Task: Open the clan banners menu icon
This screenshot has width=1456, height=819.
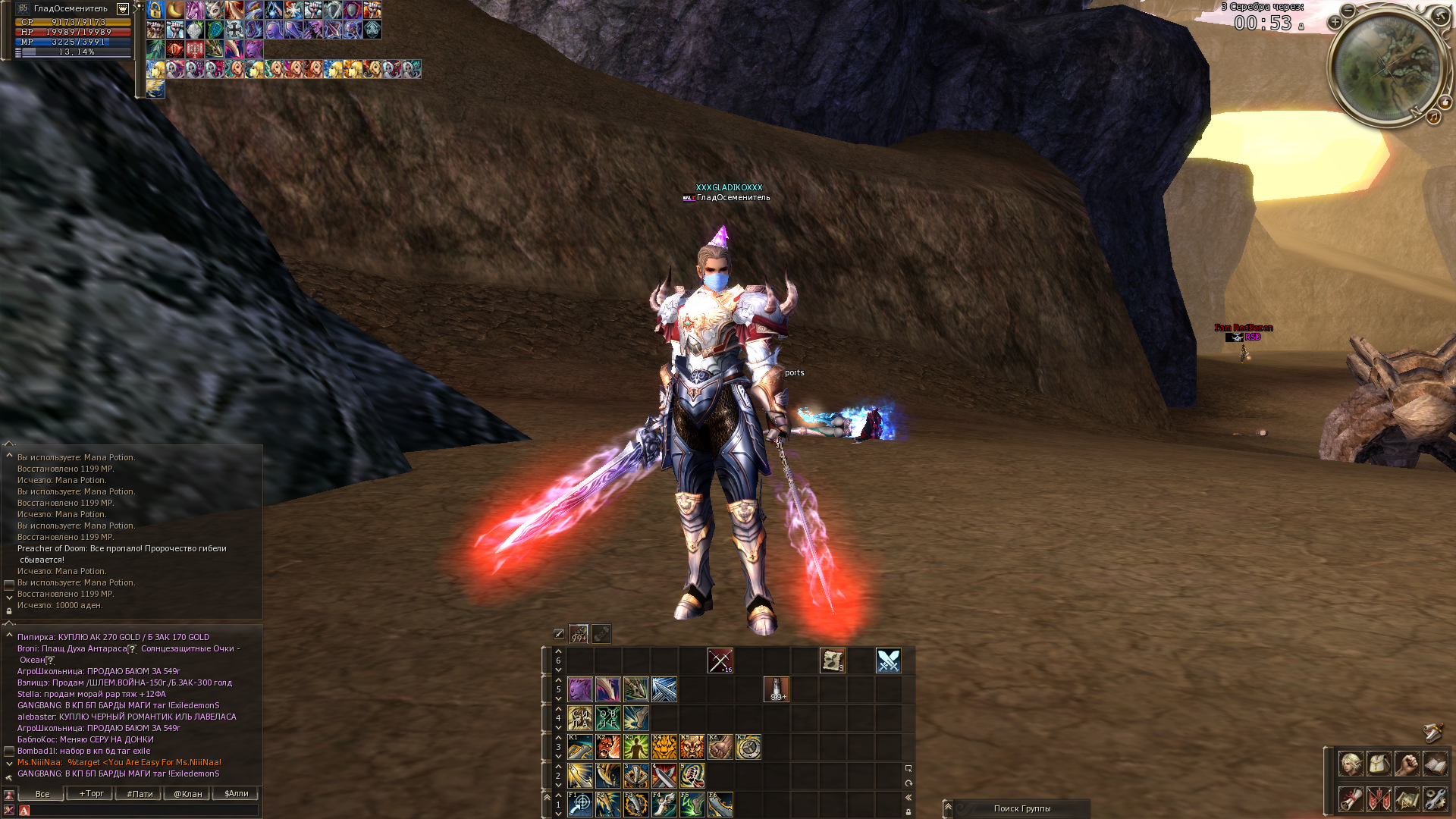Action: (1379, 799)
